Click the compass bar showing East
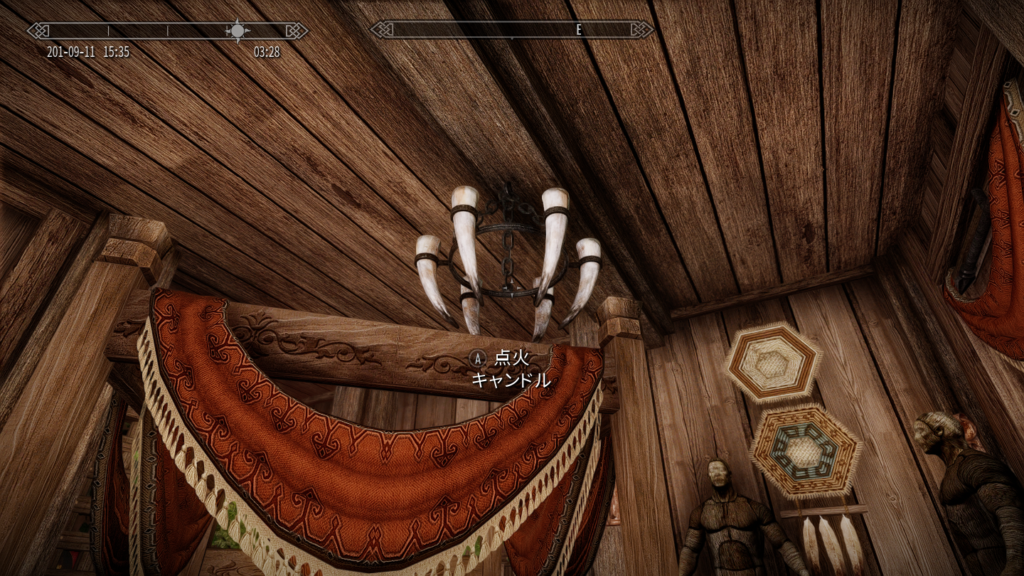Viewport: 1024px width, 576px height. (x=511, y=30)
